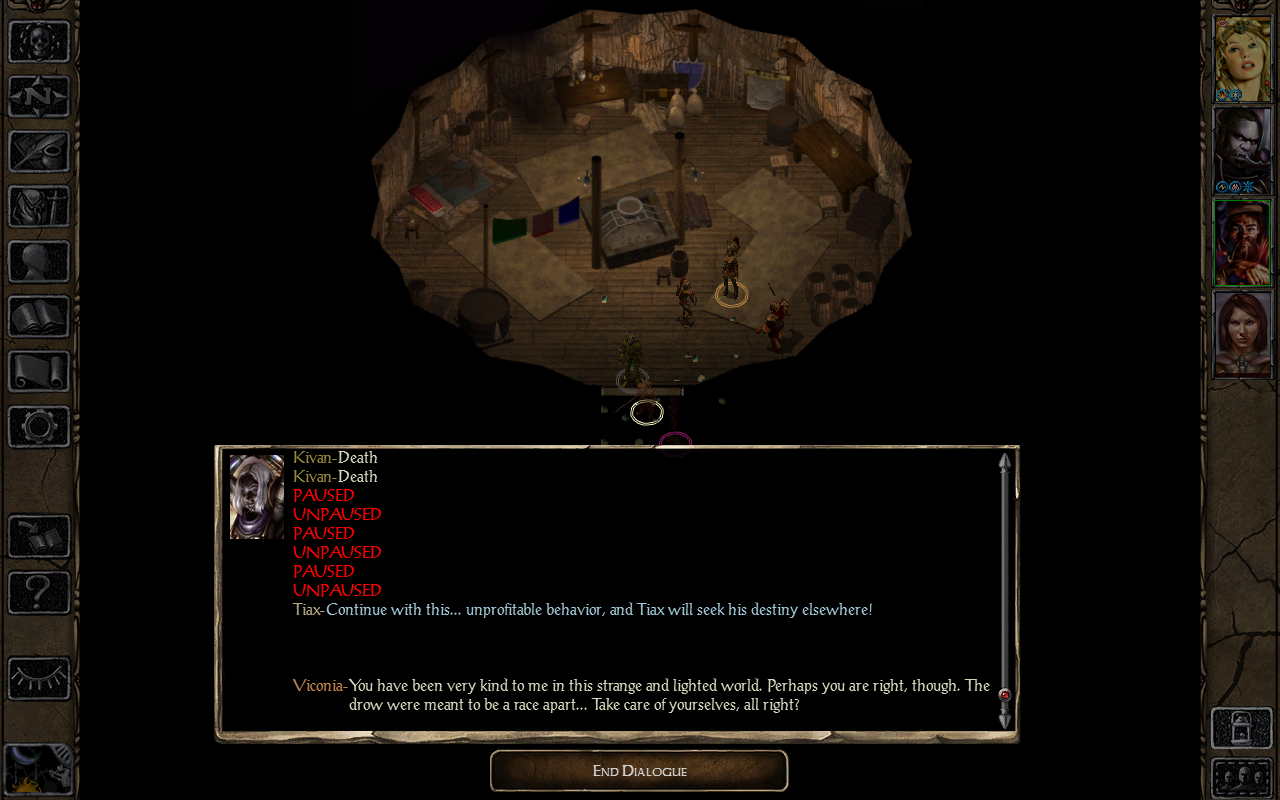This screenshot has height=800, width=1280.
Task: Open the mage spellbook icon
Action: pyautogui.click(x=39, y=317)
